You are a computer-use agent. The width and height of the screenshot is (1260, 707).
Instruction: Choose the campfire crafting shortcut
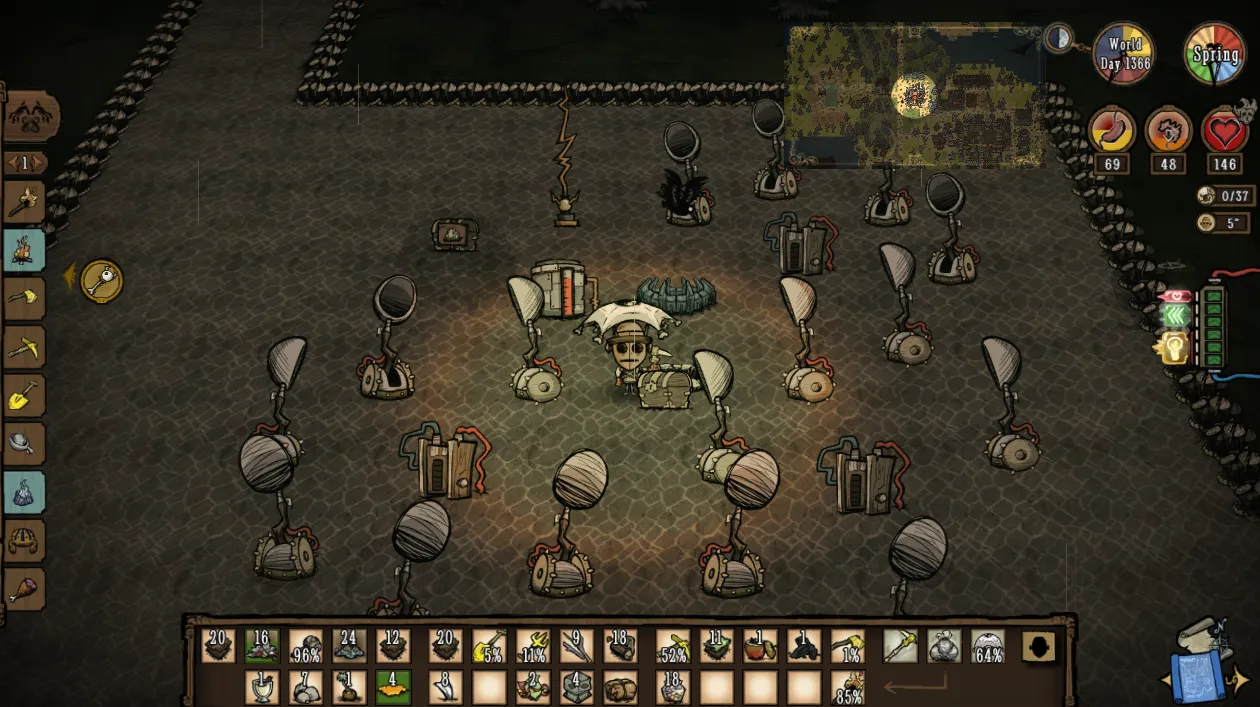pos(24,251)
